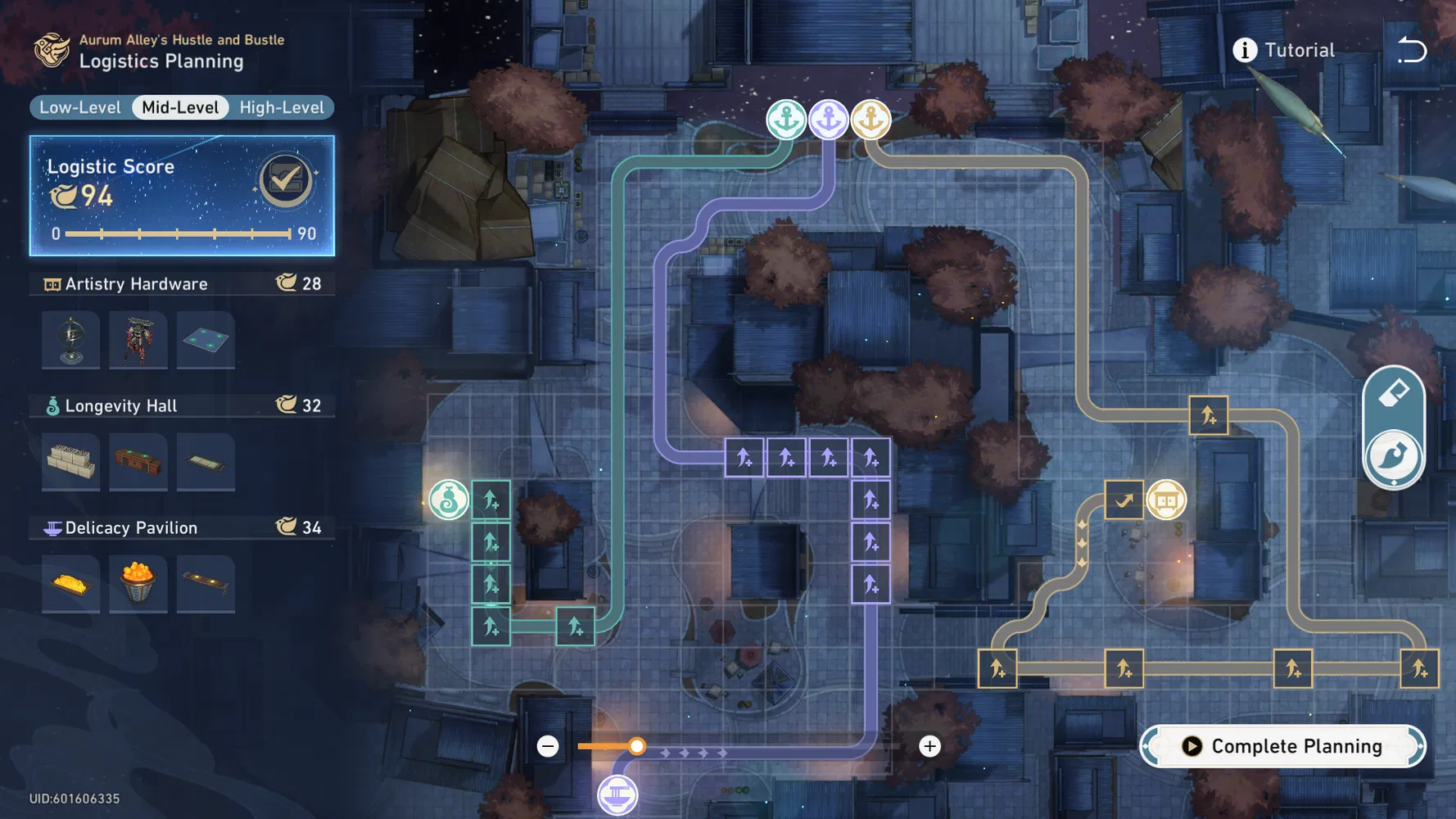Select the orange fruit basket cargo
This screenshot has width=1456, height=819.
point(138,584)
